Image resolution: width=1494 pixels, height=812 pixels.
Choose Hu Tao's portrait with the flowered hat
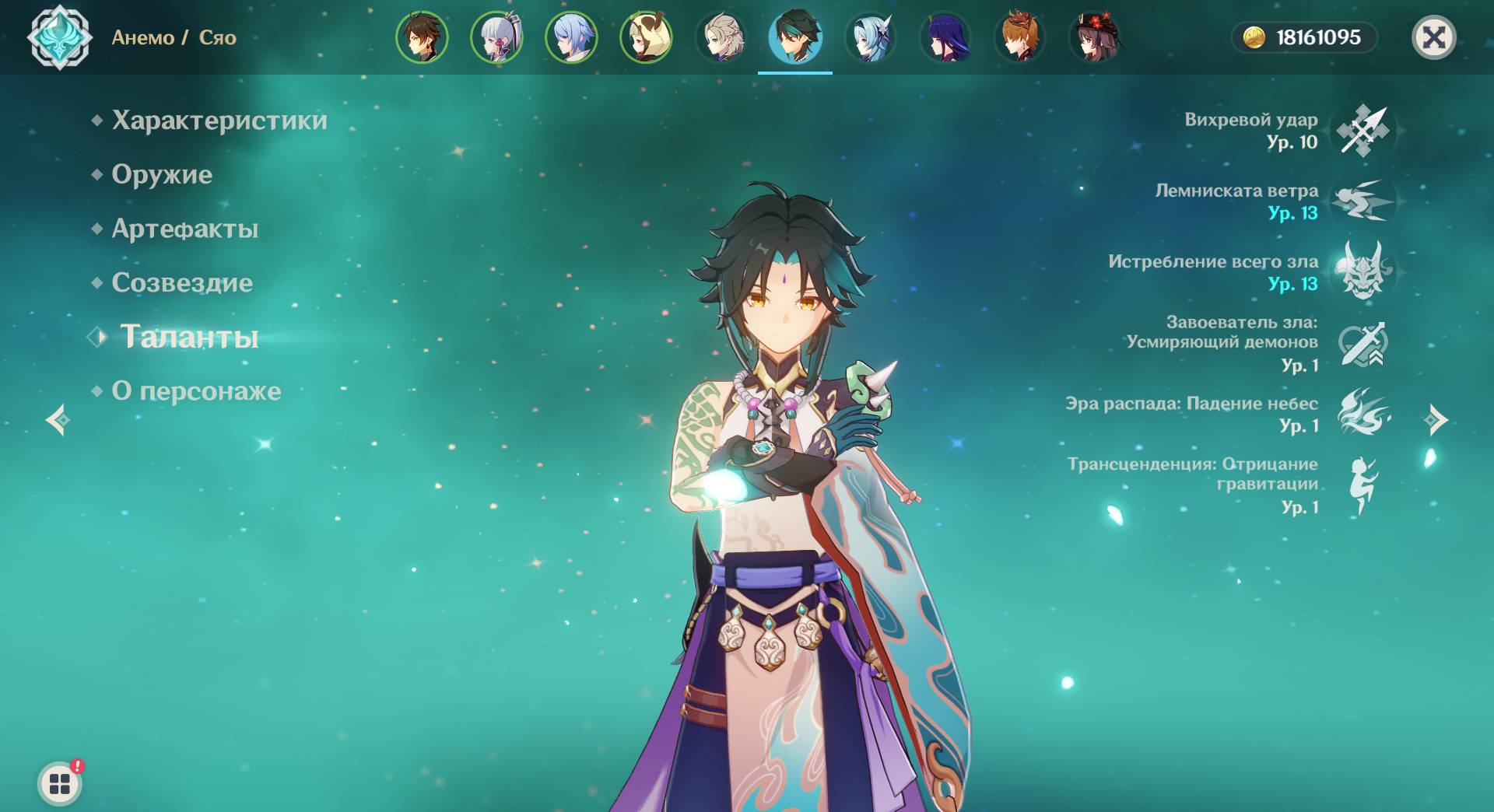point(1094,37)
